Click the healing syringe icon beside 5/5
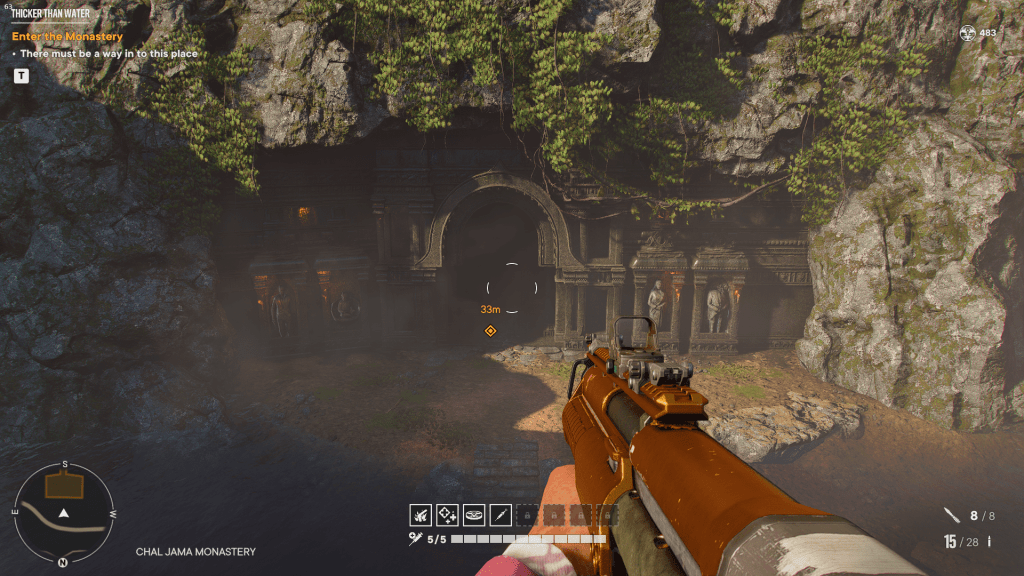This screenshot has width=1024, height=576. click(x=415, y=539)
